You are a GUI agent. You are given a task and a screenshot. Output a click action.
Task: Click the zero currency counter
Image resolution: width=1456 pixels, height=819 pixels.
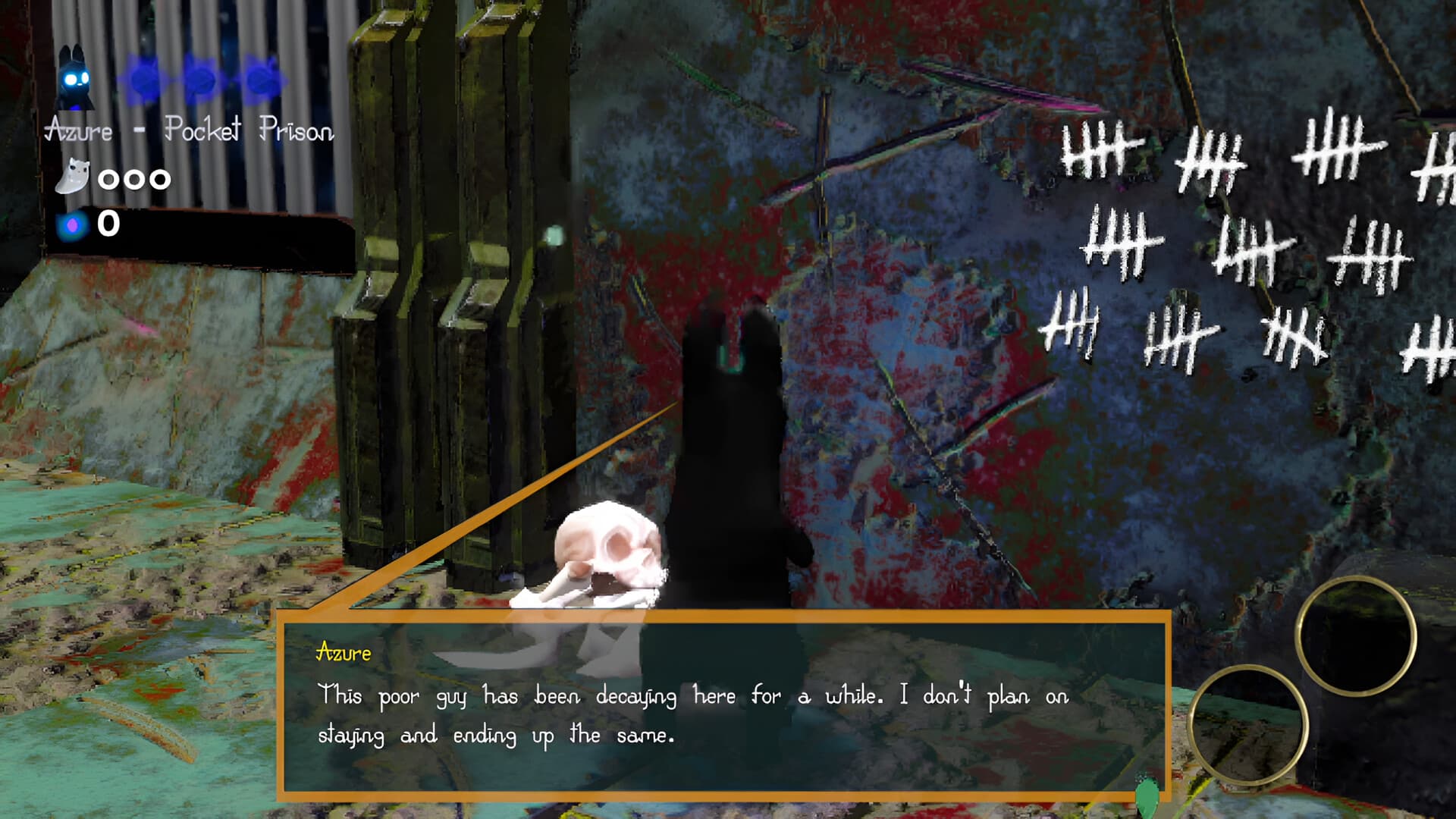[109, 224]
